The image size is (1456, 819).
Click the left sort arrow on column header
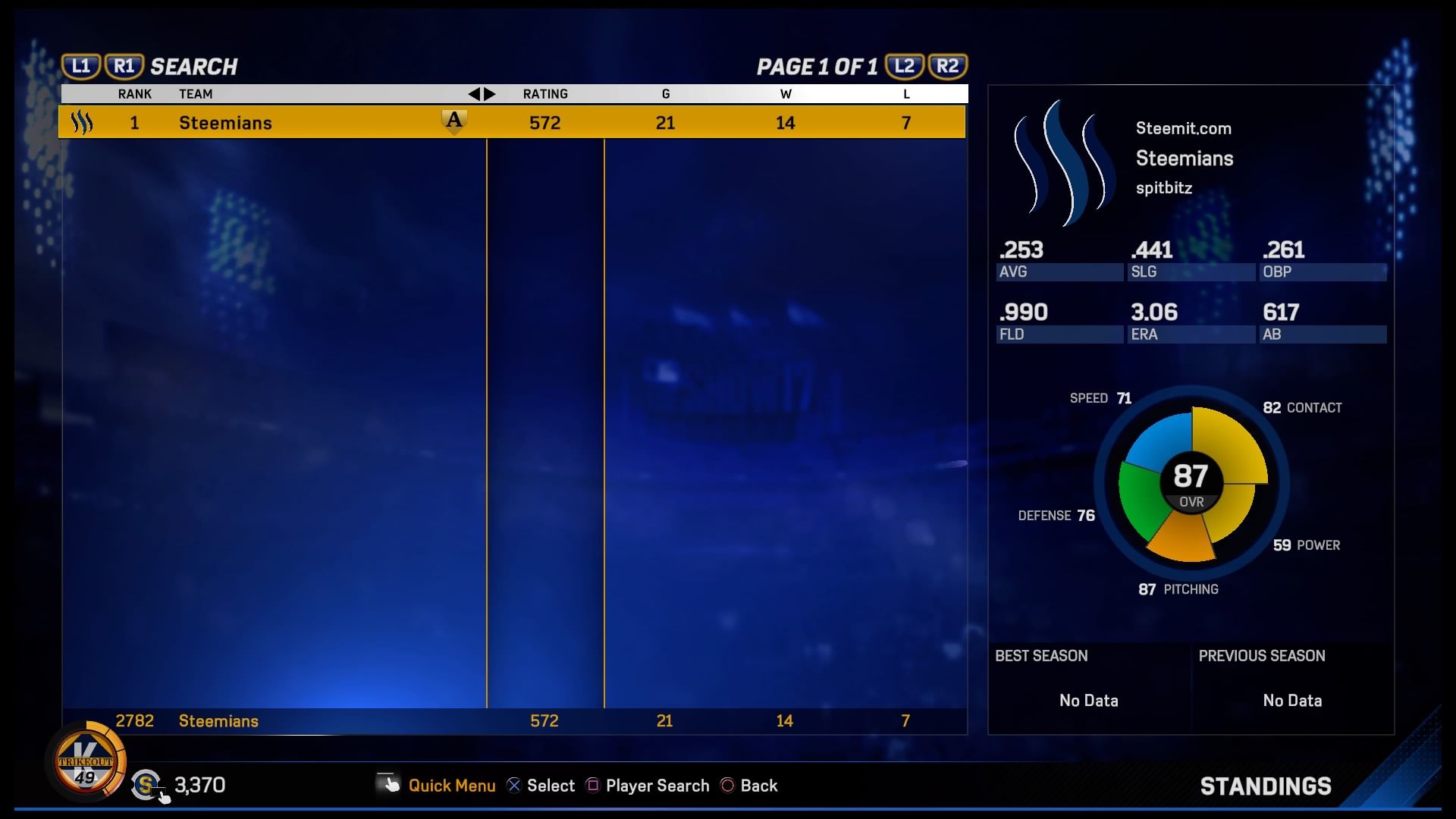(x=475, y=94)
